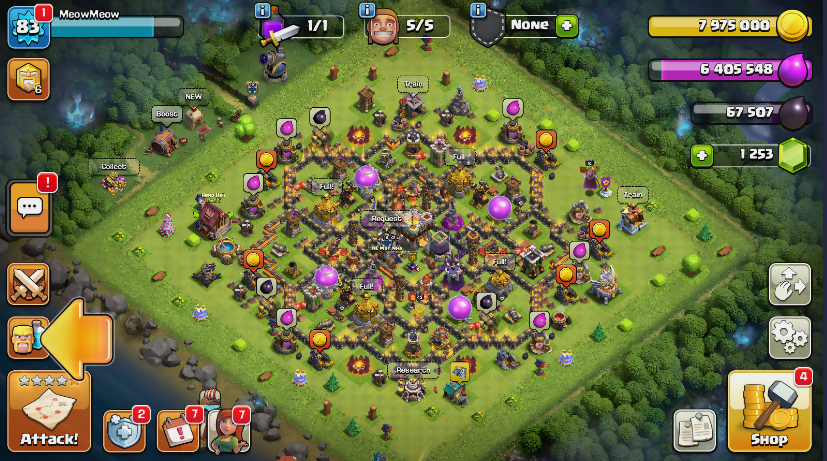Image resolution: width=827 pixels, height=461 pixels.
Task: Add gems with the green plus button
Action: (x=703, y=155)
